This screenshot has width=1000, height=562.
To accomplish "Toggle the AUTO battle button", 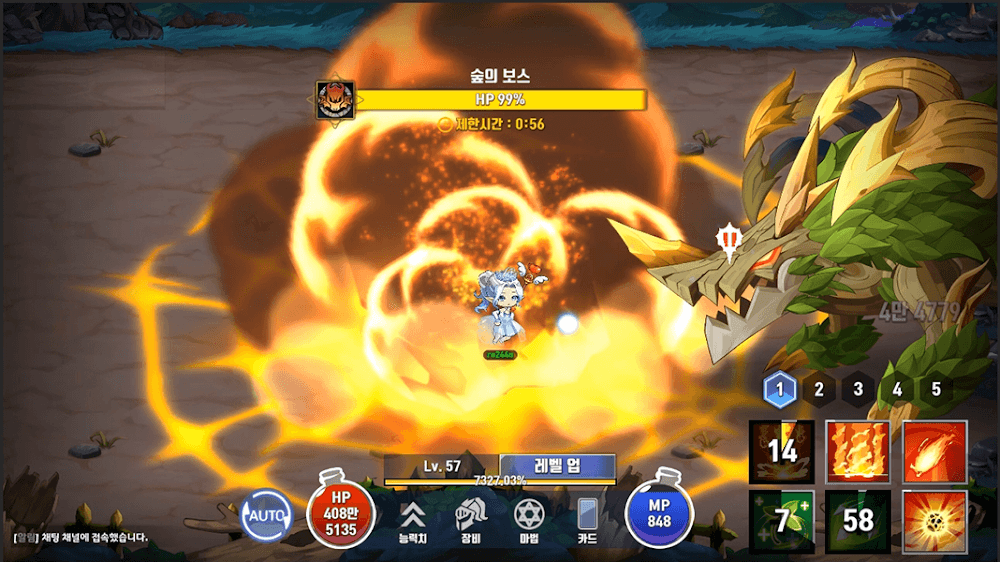I will (x=267, y=516).
